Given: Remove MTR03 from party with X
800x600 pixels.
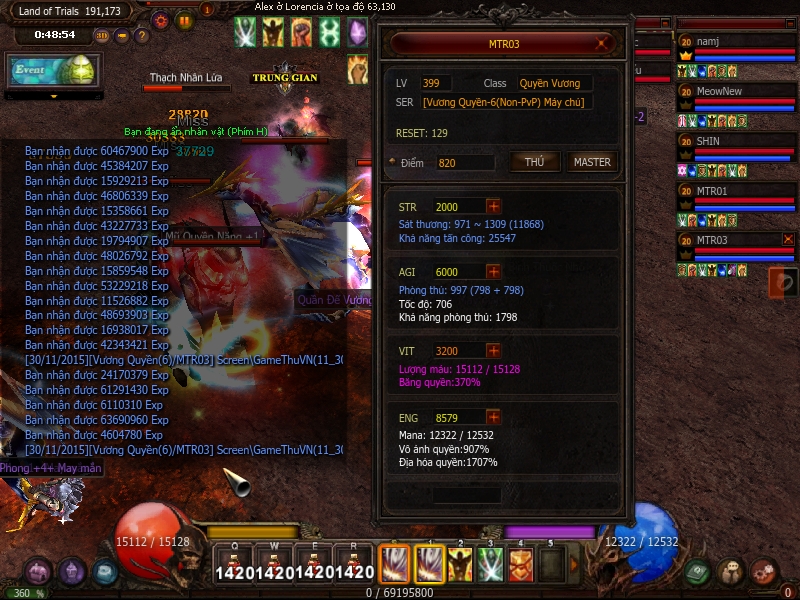Looking at the screenshot, I should click(x=788, y=239).
